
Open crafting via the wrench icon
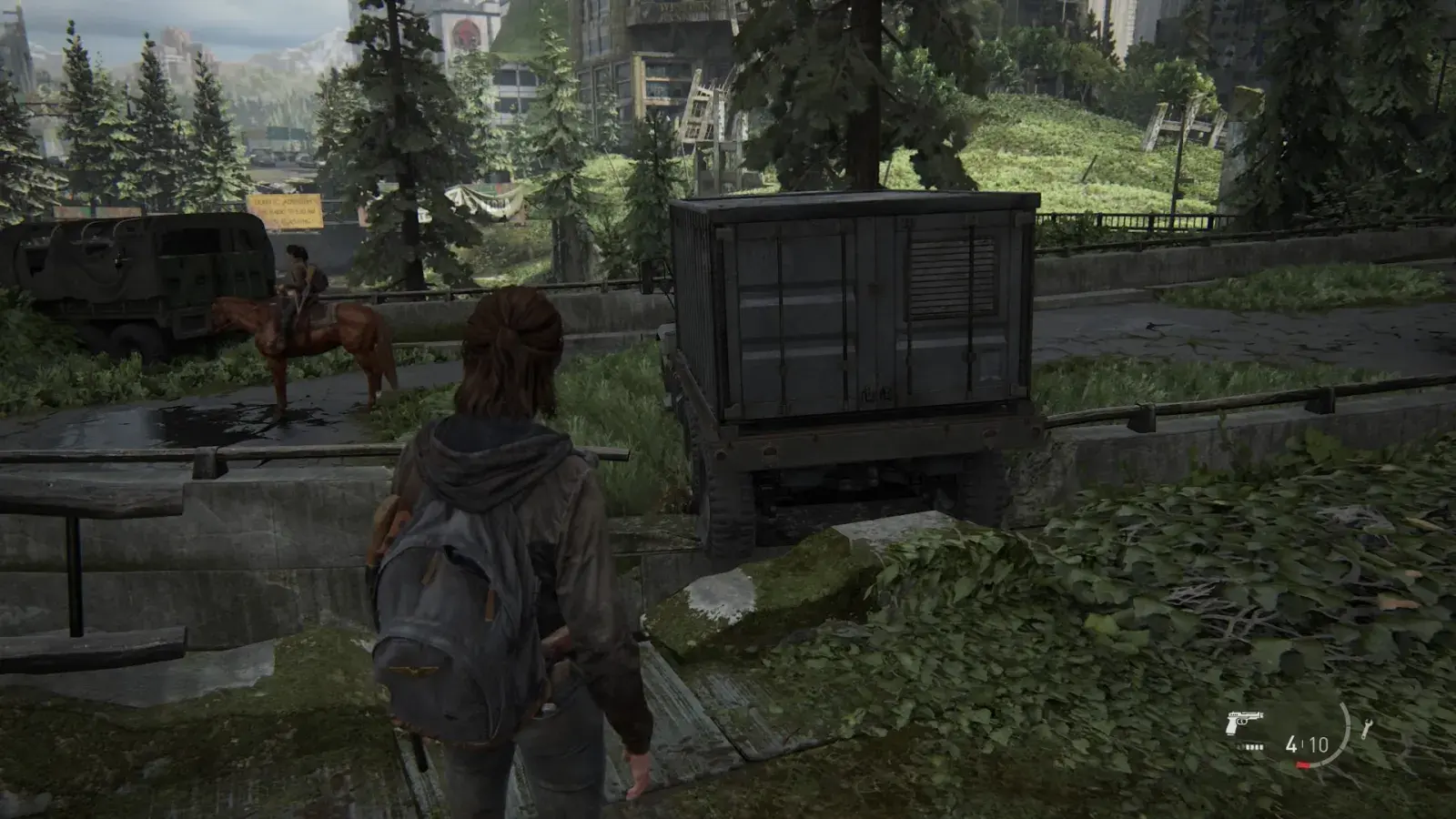1367,730
